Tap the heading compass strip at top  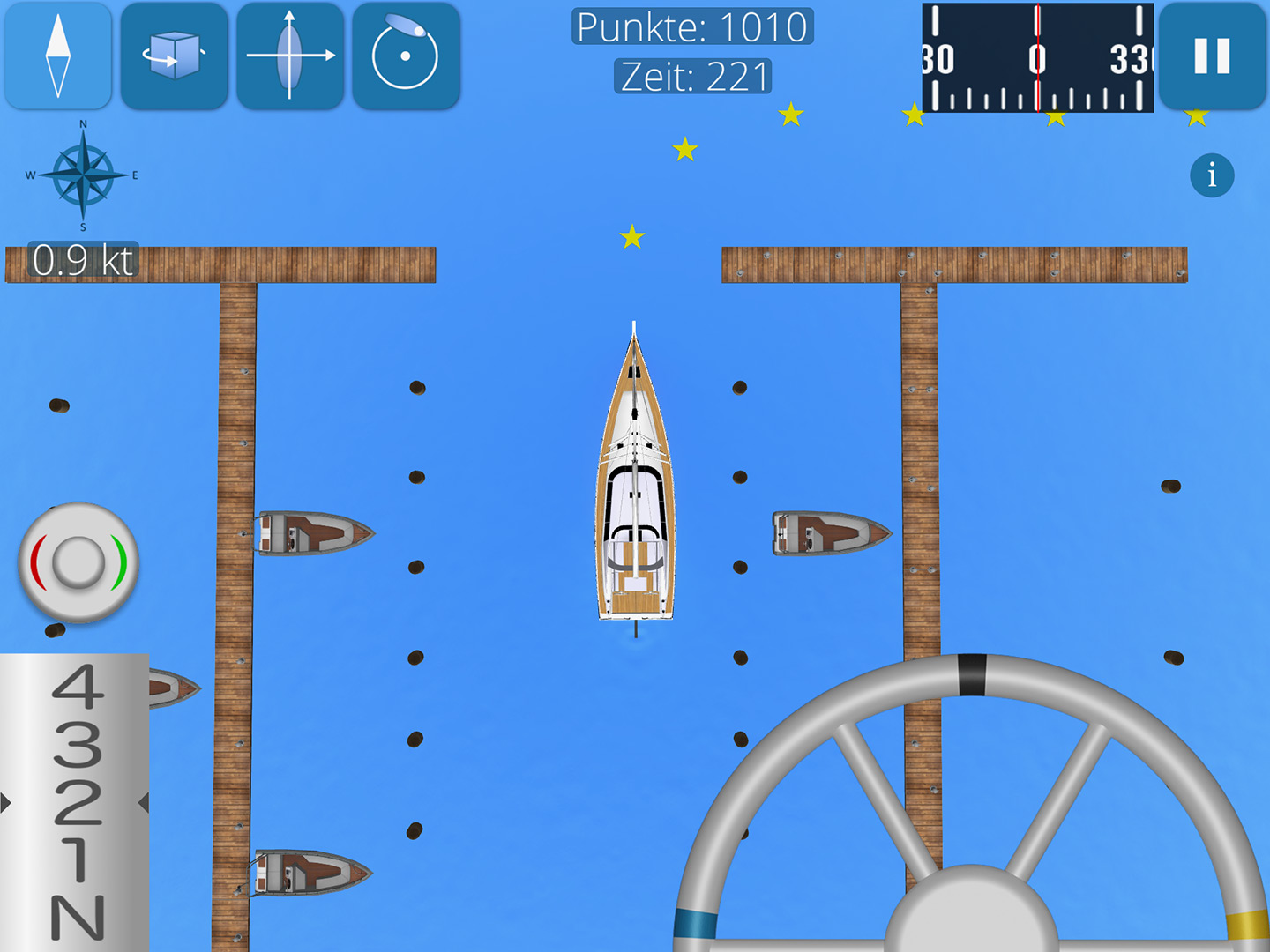(1036, 57)
